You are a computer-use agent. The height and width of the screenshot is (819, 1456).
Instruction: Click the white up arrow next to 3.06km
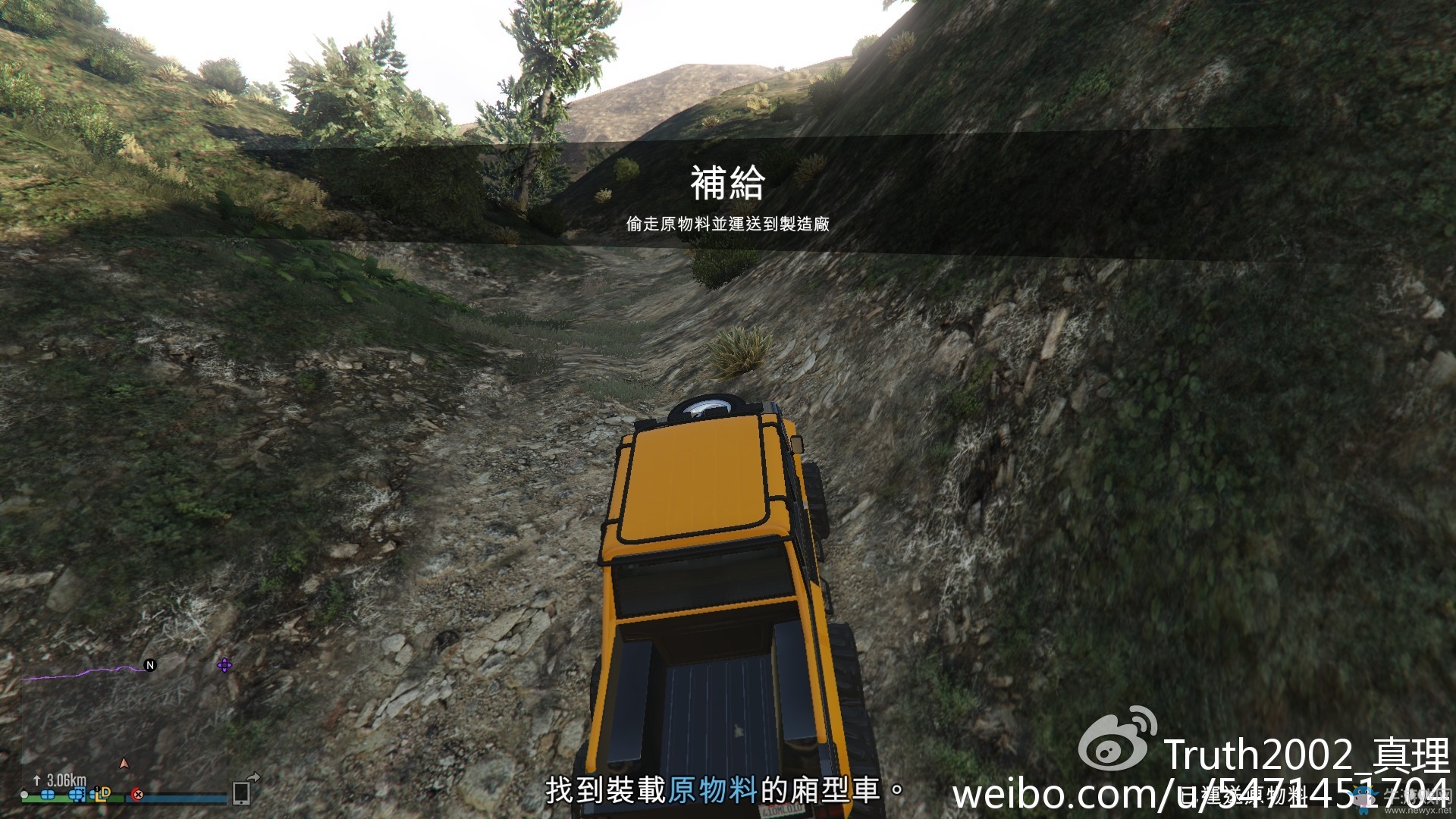point(36,780)
